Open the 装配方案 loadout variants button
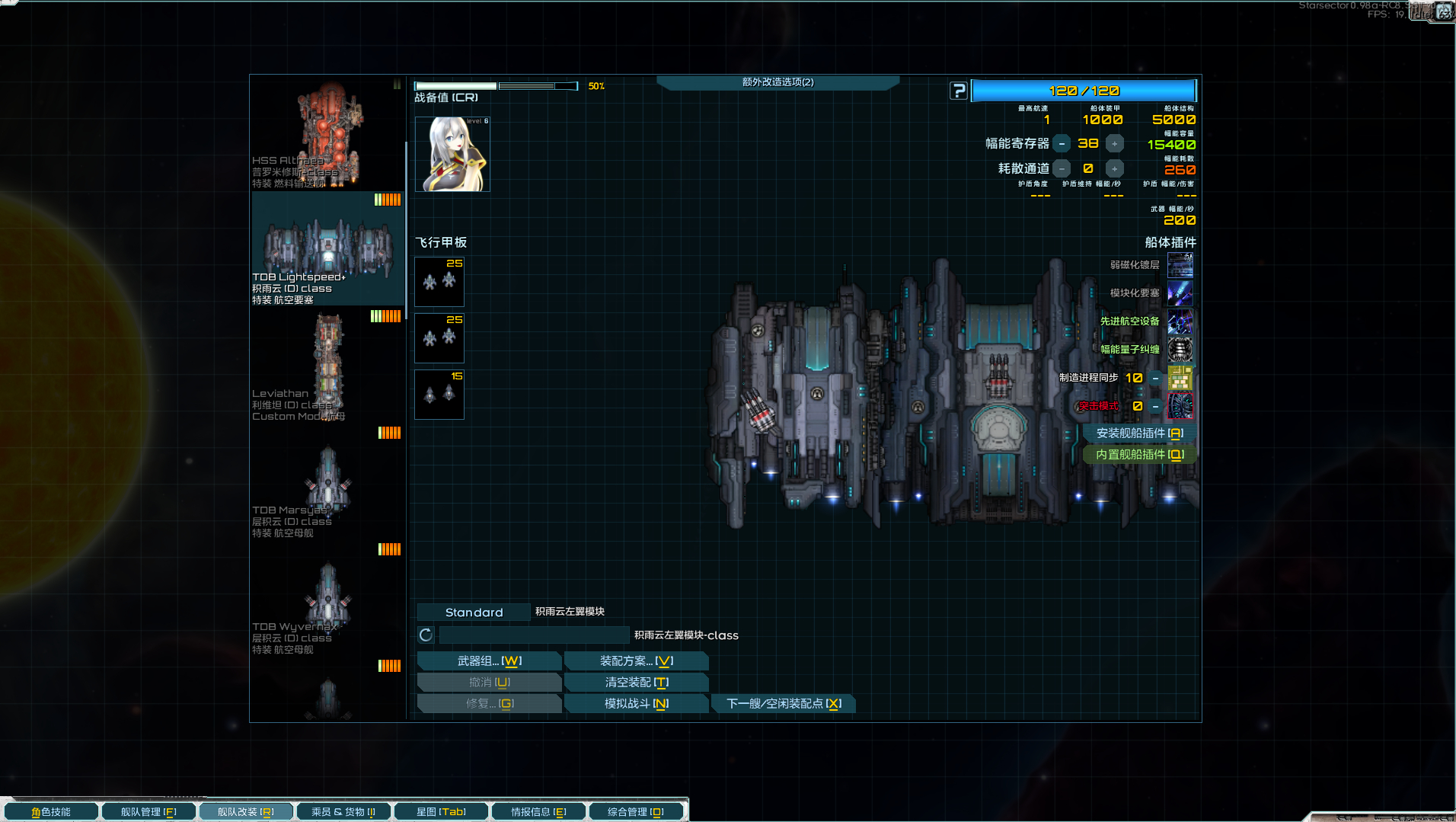Image resolution: width=1456 pixels, height=822 pixels. [636, 661]
